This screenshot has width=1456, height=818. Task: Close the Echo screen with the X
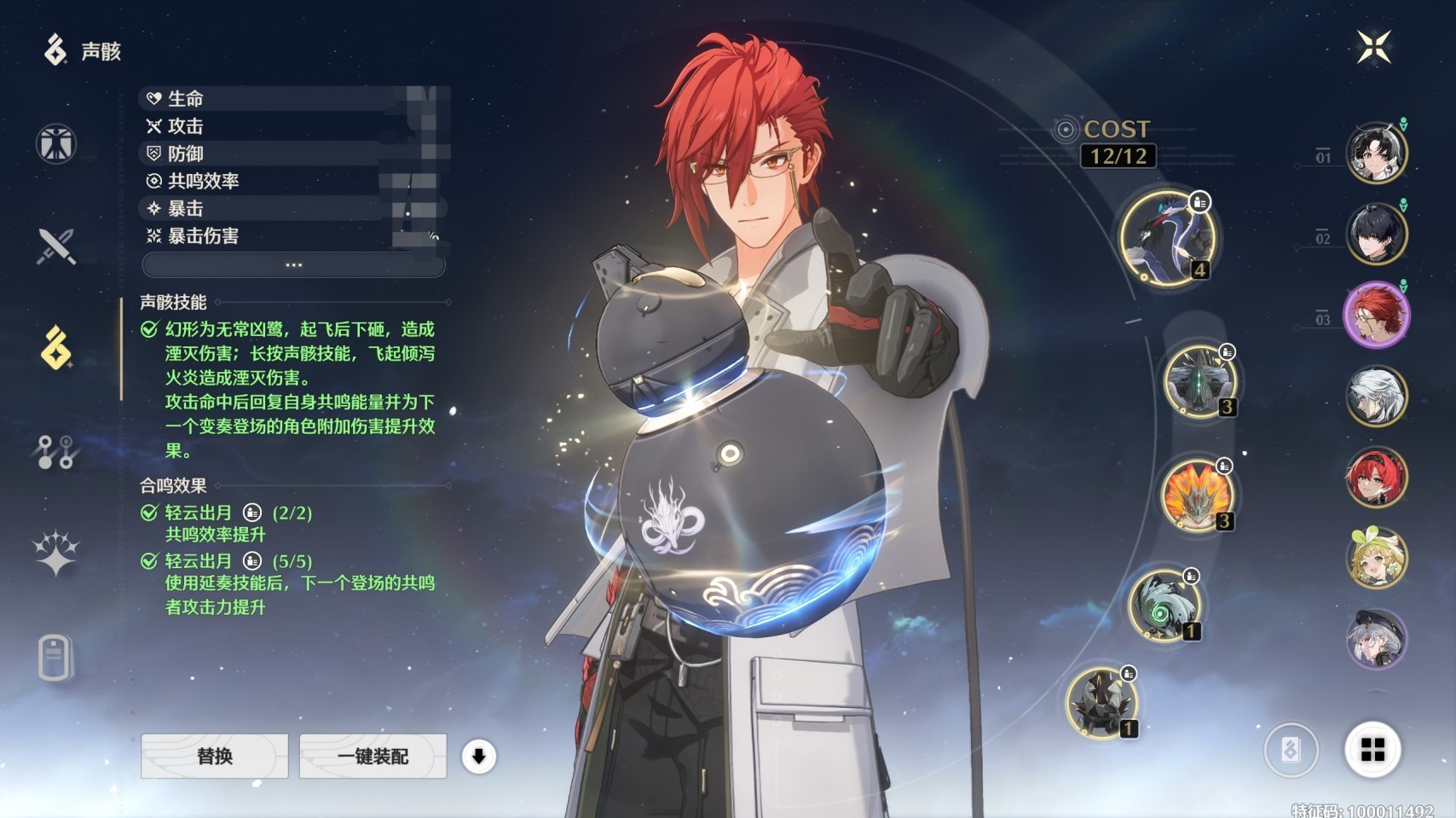click(1374, 47)
